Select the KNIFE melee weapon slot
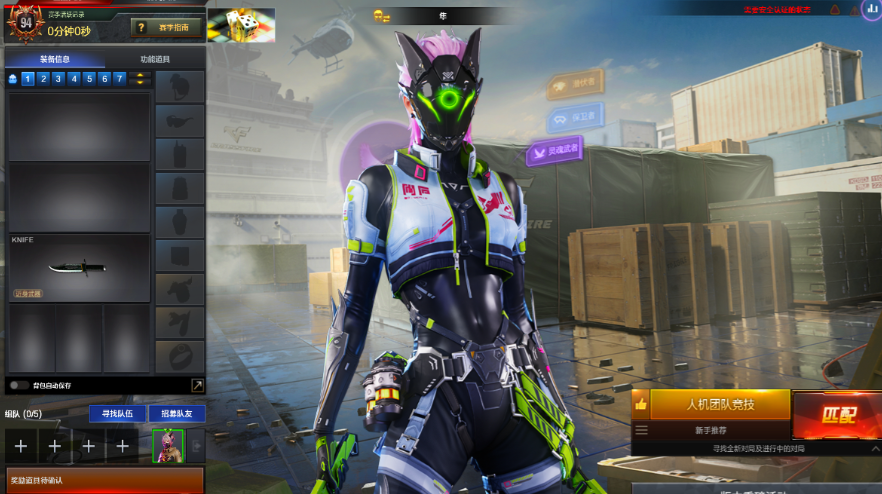 click(x=79, y=267)
